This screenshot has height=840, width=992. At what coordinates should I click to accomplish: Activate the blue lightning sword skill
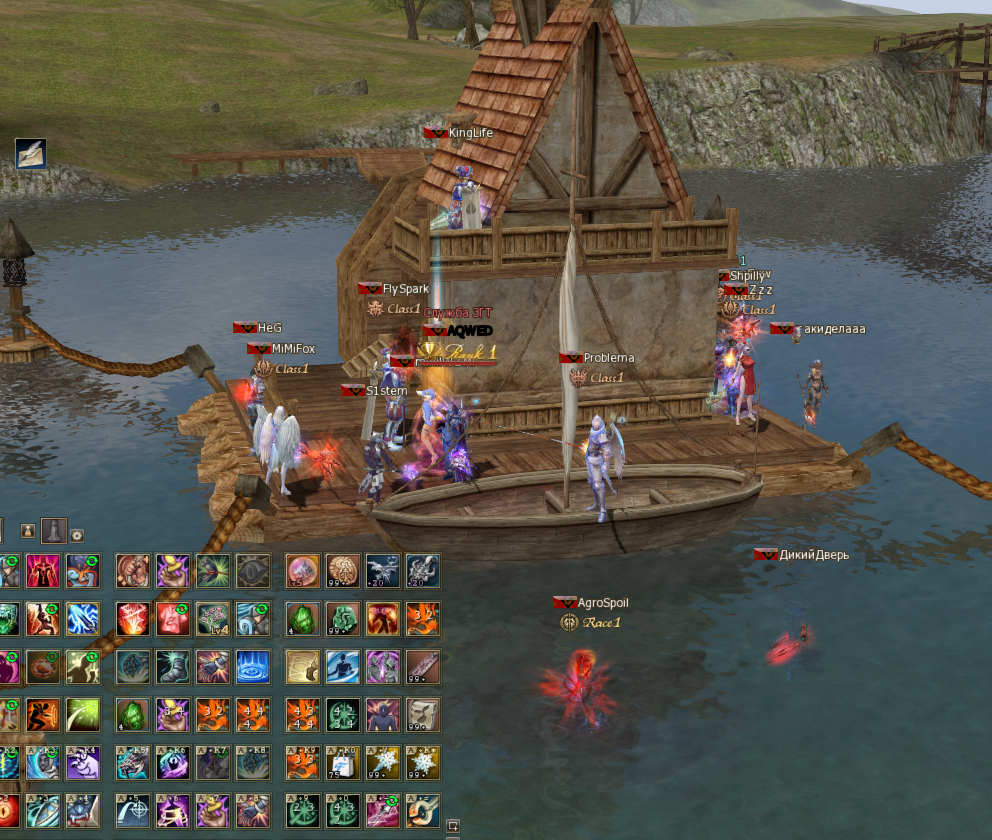[x=83, y=618]
